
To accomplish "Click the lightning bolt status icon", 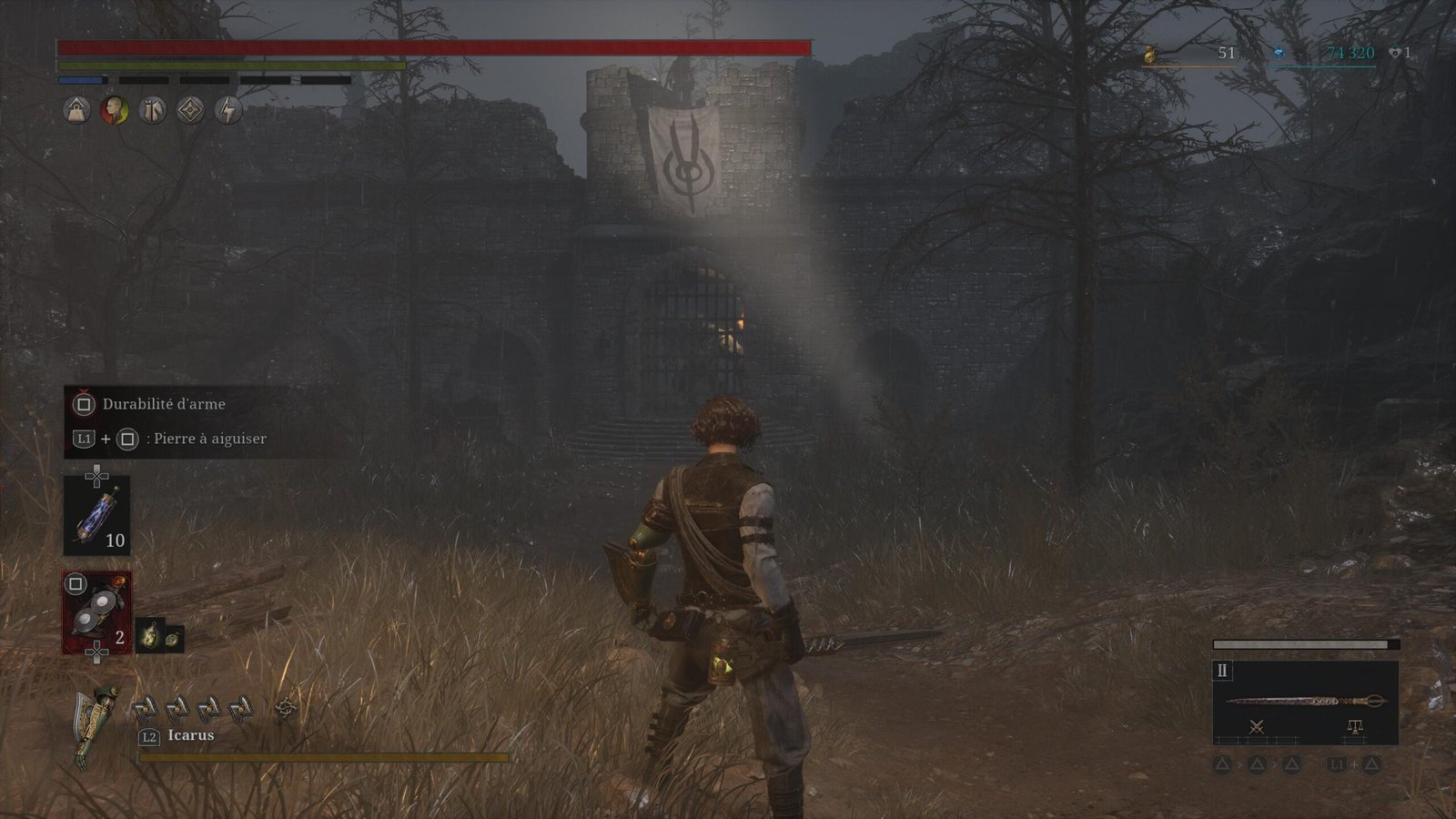I will click(x=228, y=111).
